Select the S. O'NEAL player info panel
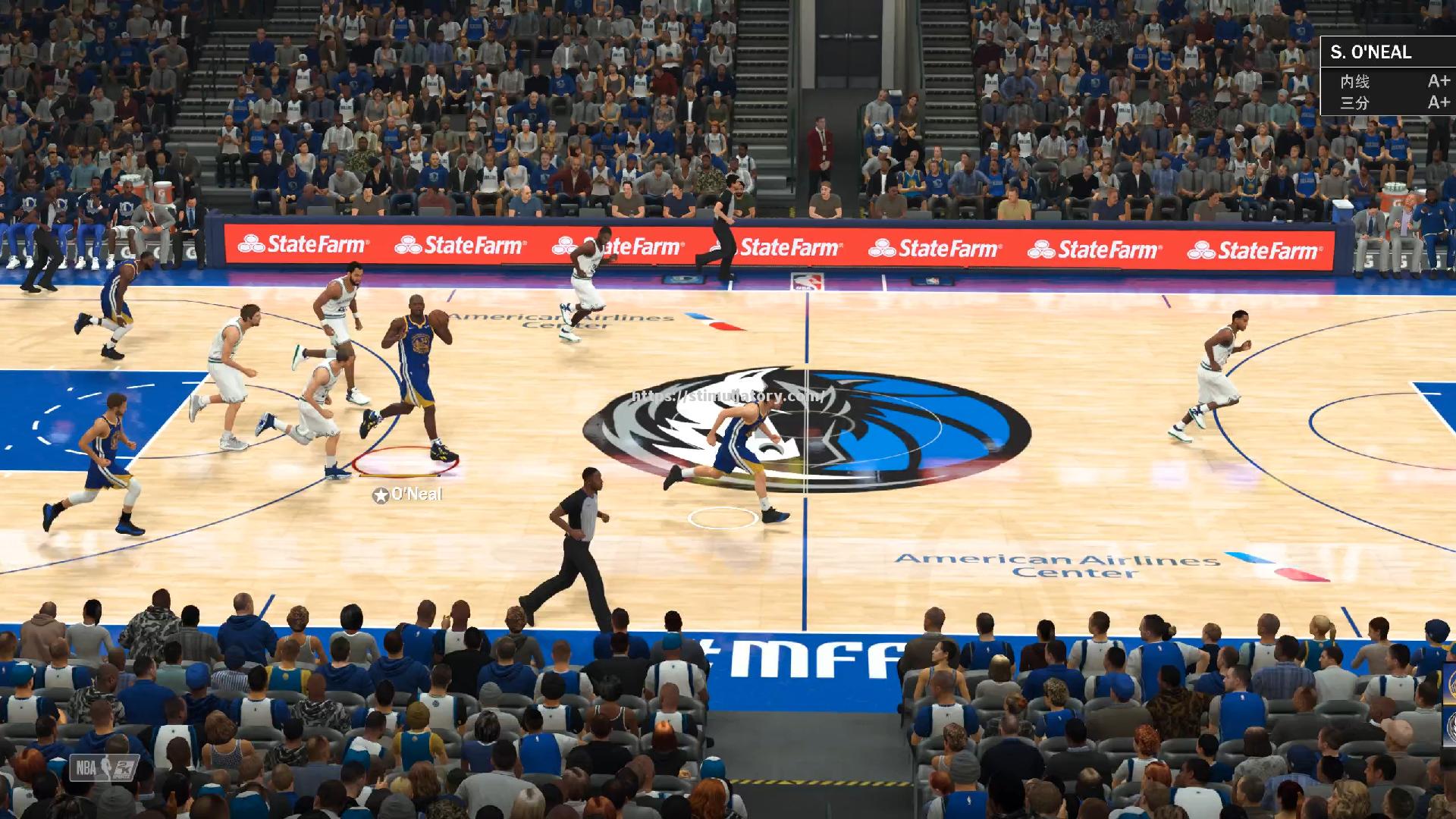This screenshot has width=1456, height=819. [1388, 76]
